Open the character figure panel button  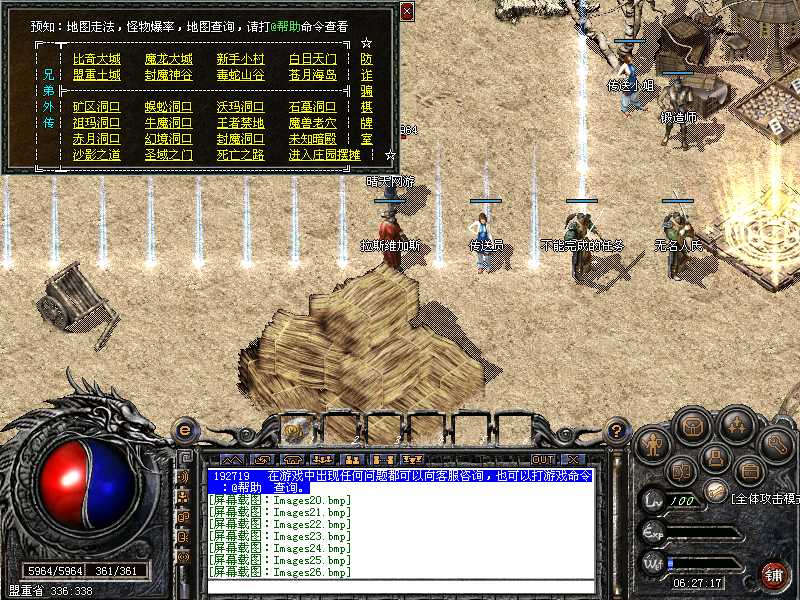coord(651,442)
